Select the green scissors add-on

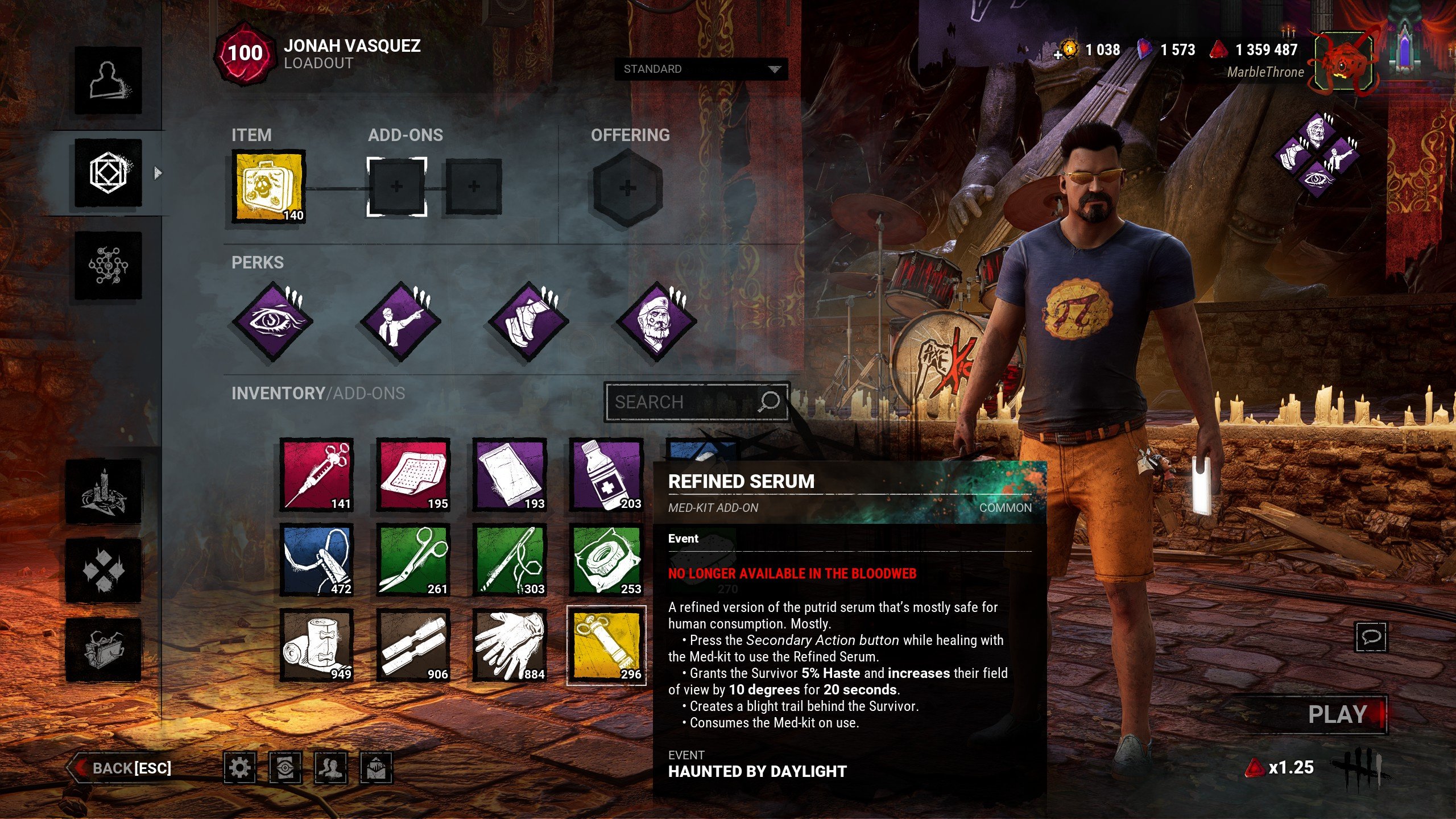[413, 560]
